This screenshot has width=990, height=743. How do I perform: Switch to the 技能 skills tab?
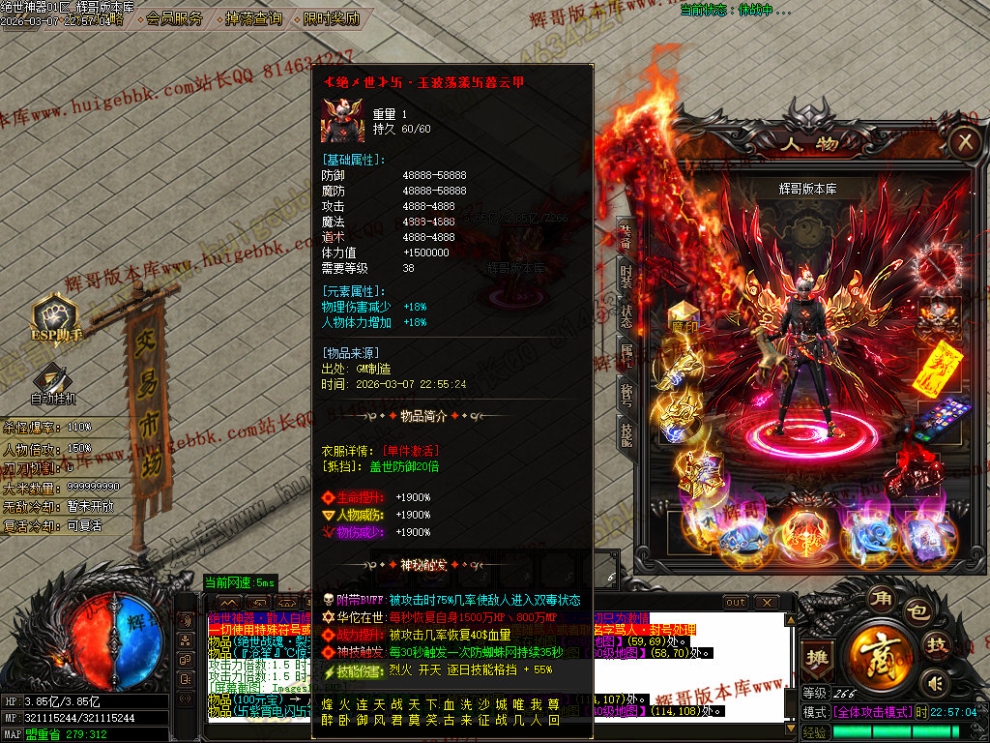[625, 432]
